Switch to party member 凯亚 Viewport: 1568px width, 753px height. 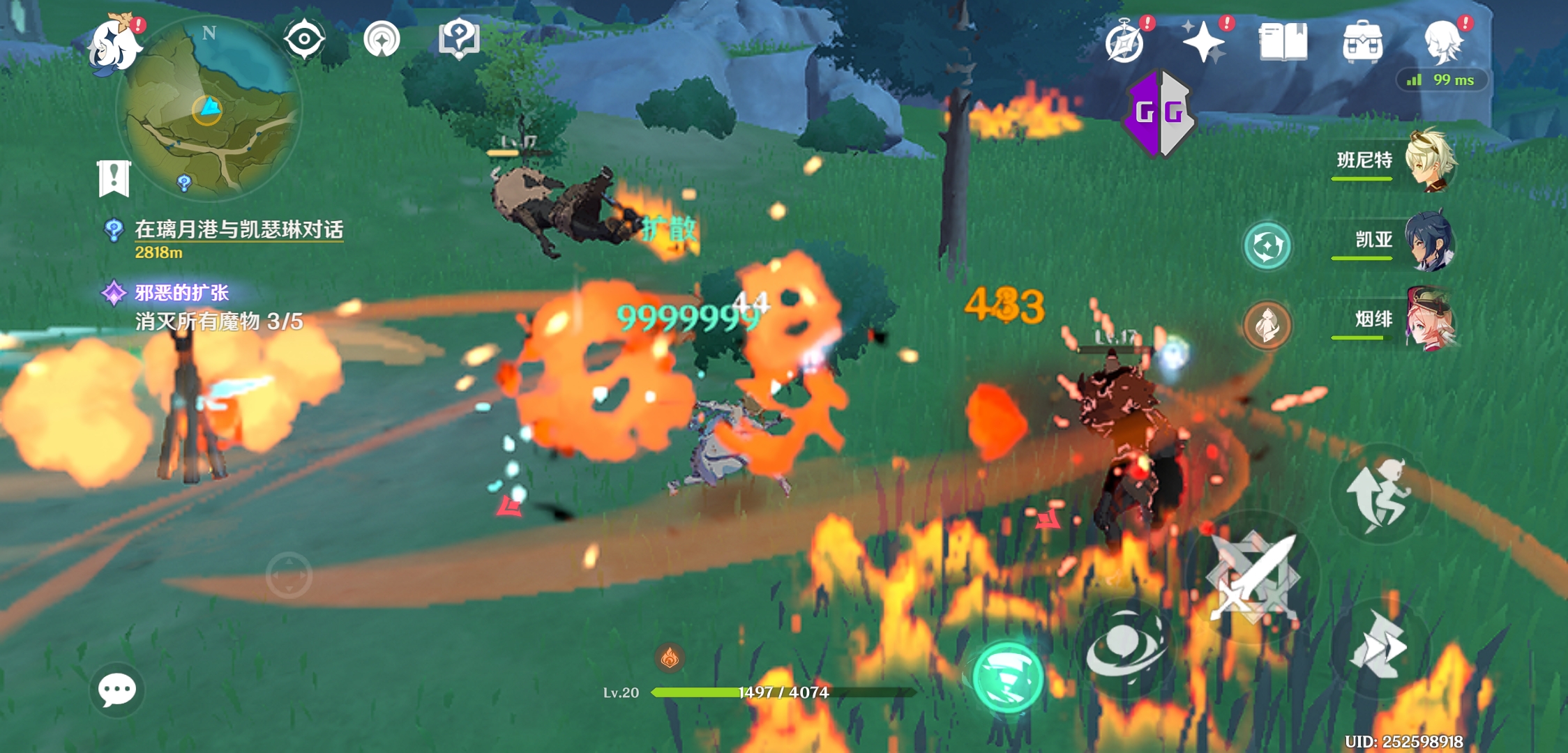coord(1428,241)
